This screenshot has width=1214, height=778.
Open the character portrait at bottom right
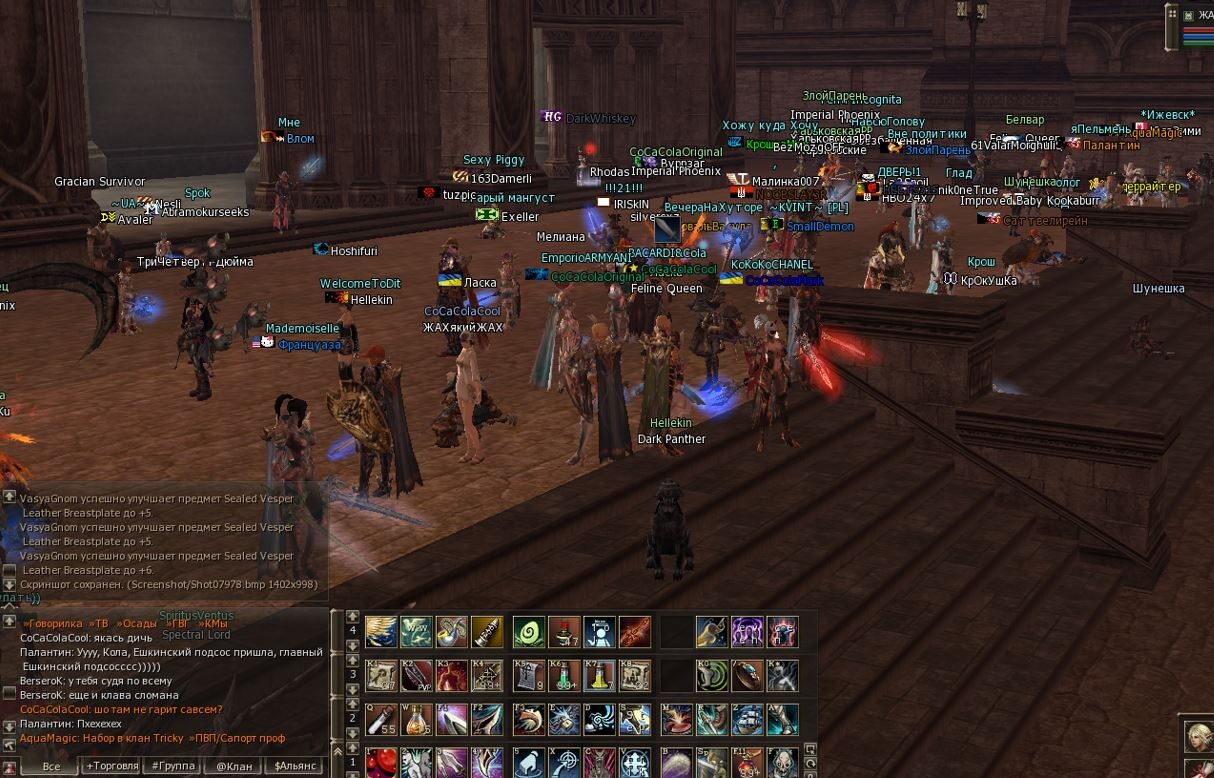point(1198,737)
